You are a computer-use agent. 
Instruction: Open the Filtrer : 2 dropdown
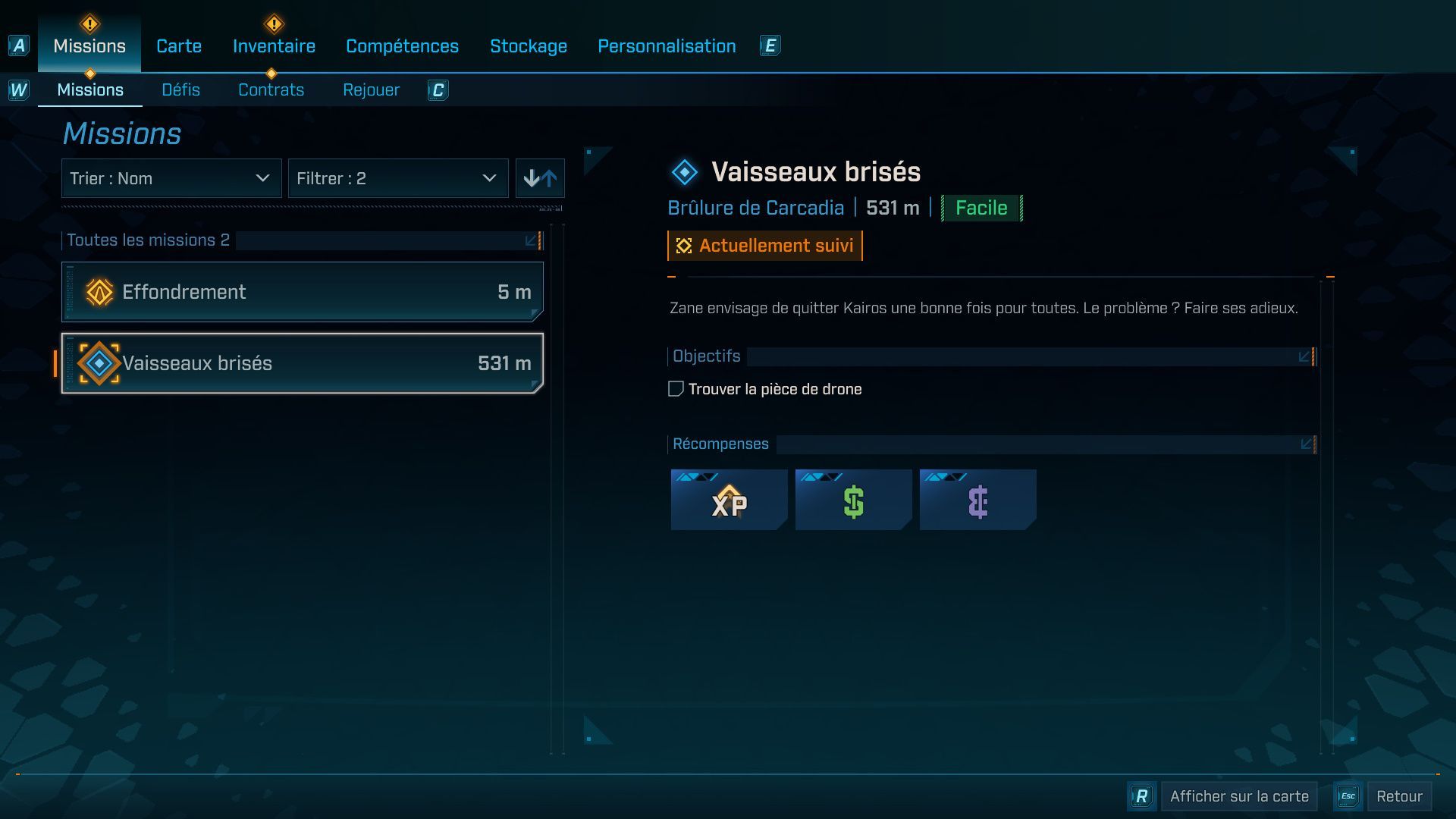(398, 178)
